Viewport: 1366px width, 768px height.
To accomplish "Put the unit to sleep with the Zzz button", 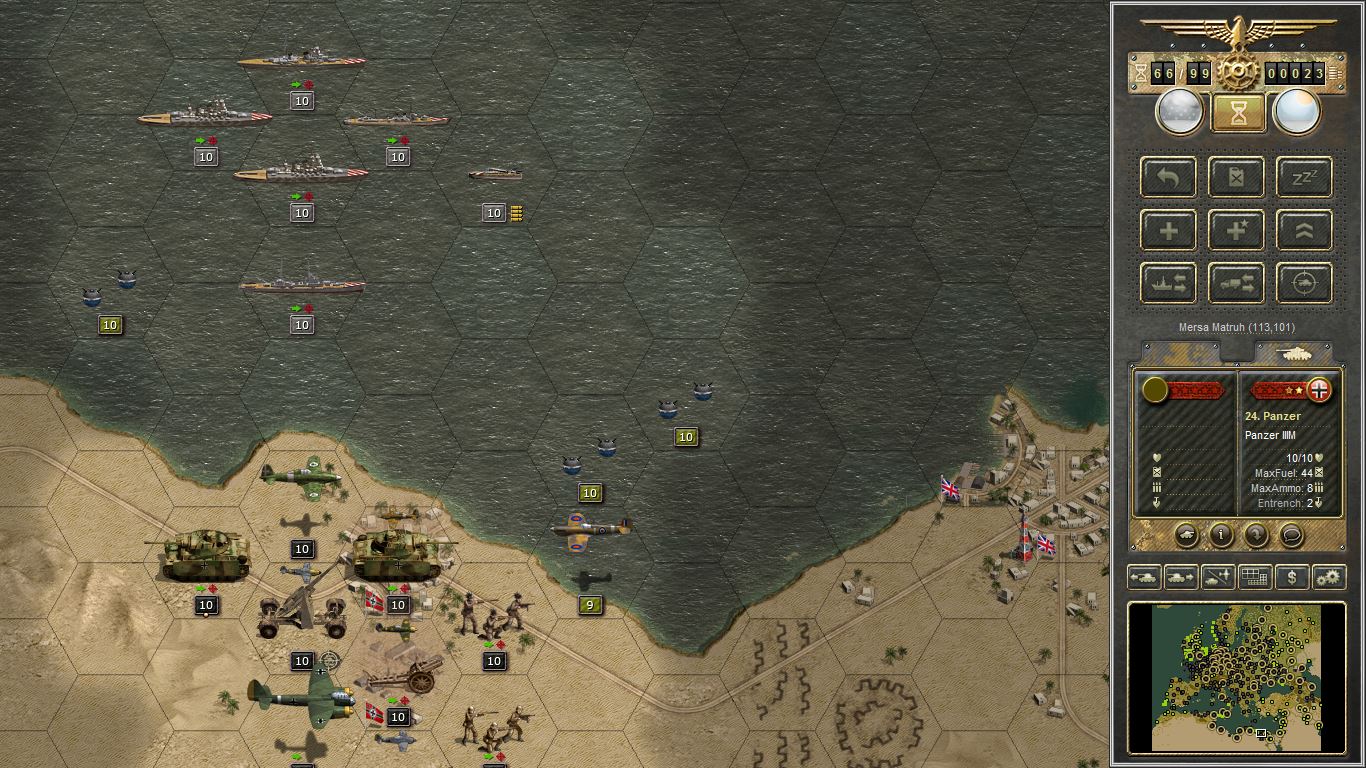I will tap(1305, 177).
